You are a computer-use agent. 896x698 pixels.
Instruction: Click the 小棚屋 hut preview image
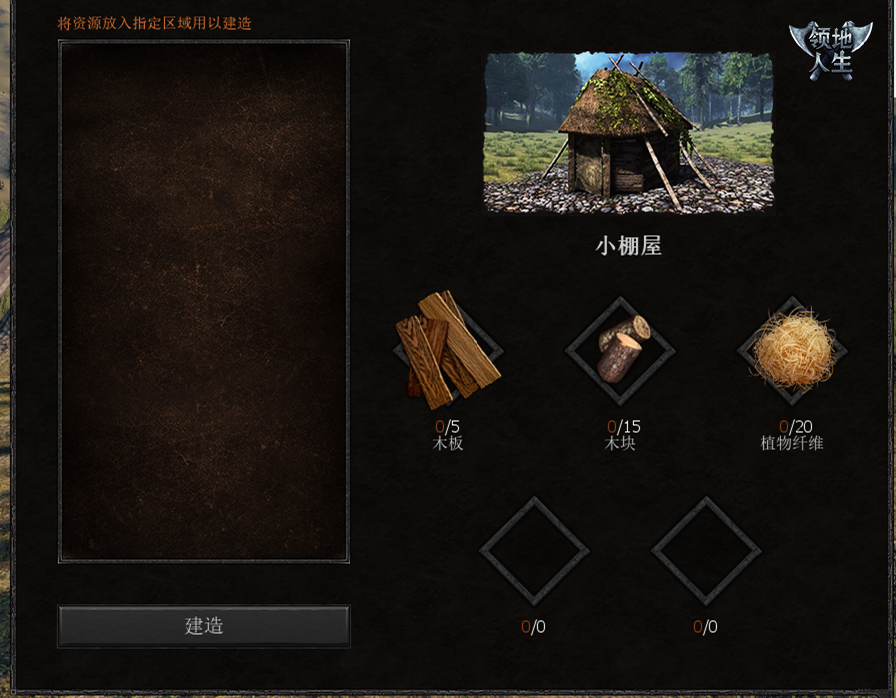pos(628,132)
